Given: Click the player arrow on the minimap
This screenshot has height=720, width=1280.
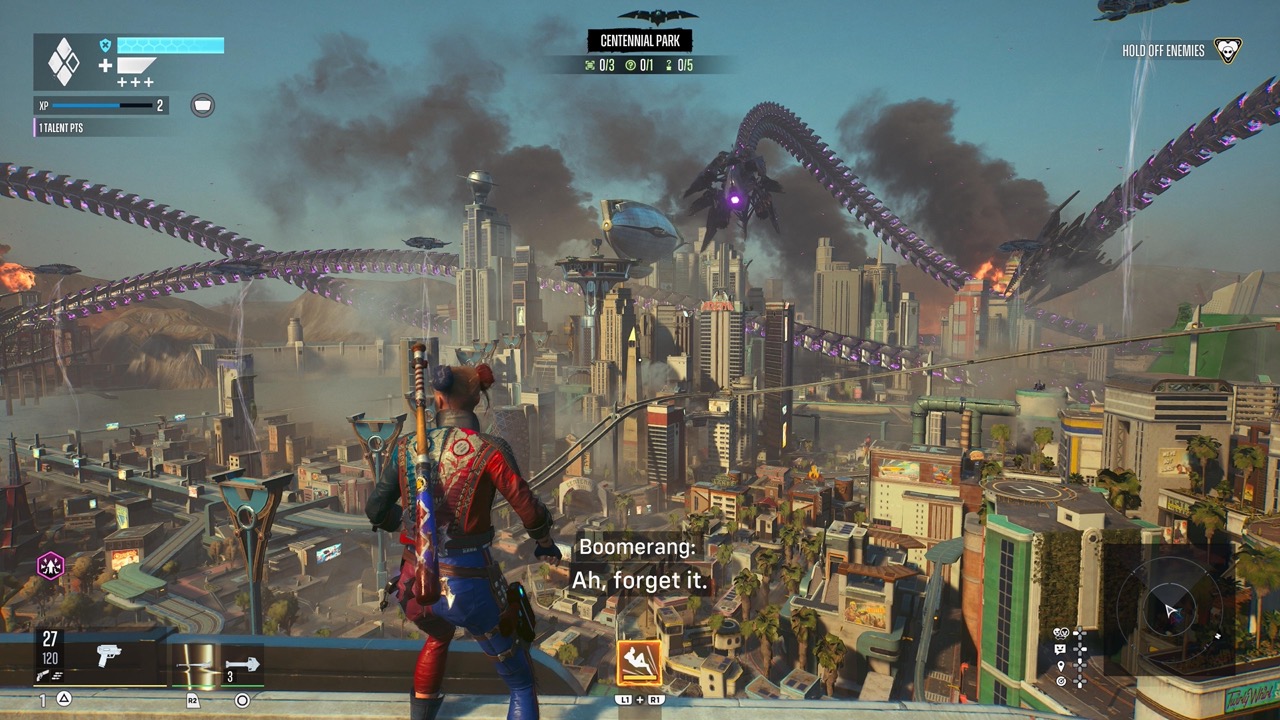Looking at the screenshot, I should coord(1170,611).
